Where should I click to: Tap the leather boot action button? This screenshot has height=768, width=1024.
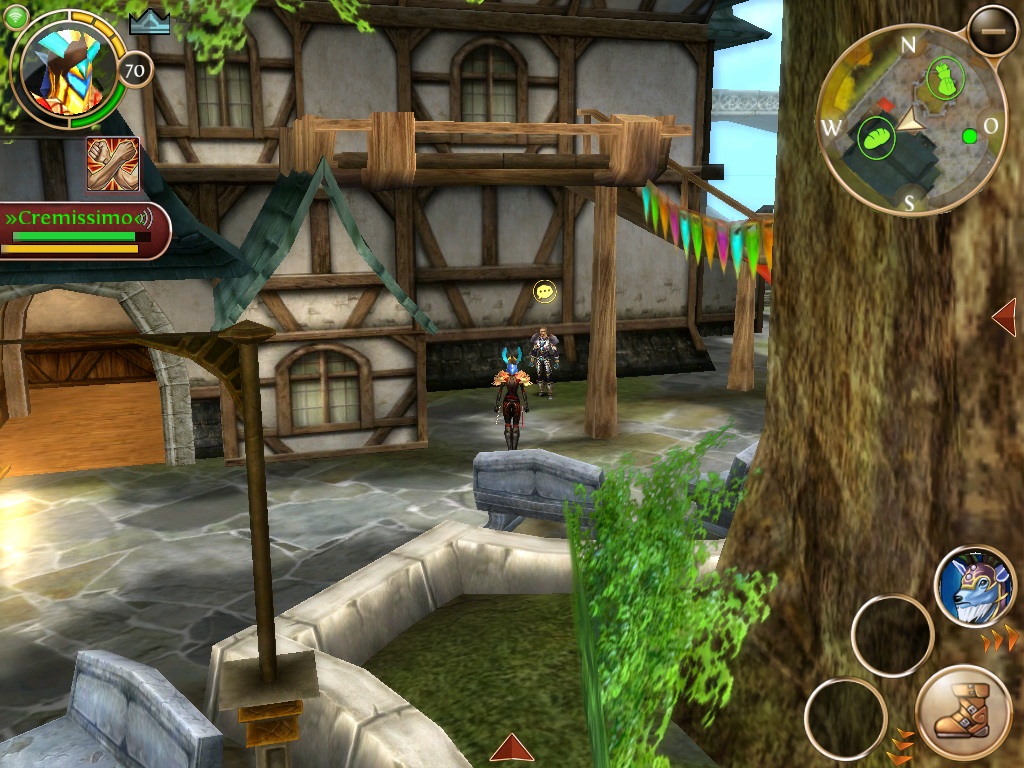point(963,713)
